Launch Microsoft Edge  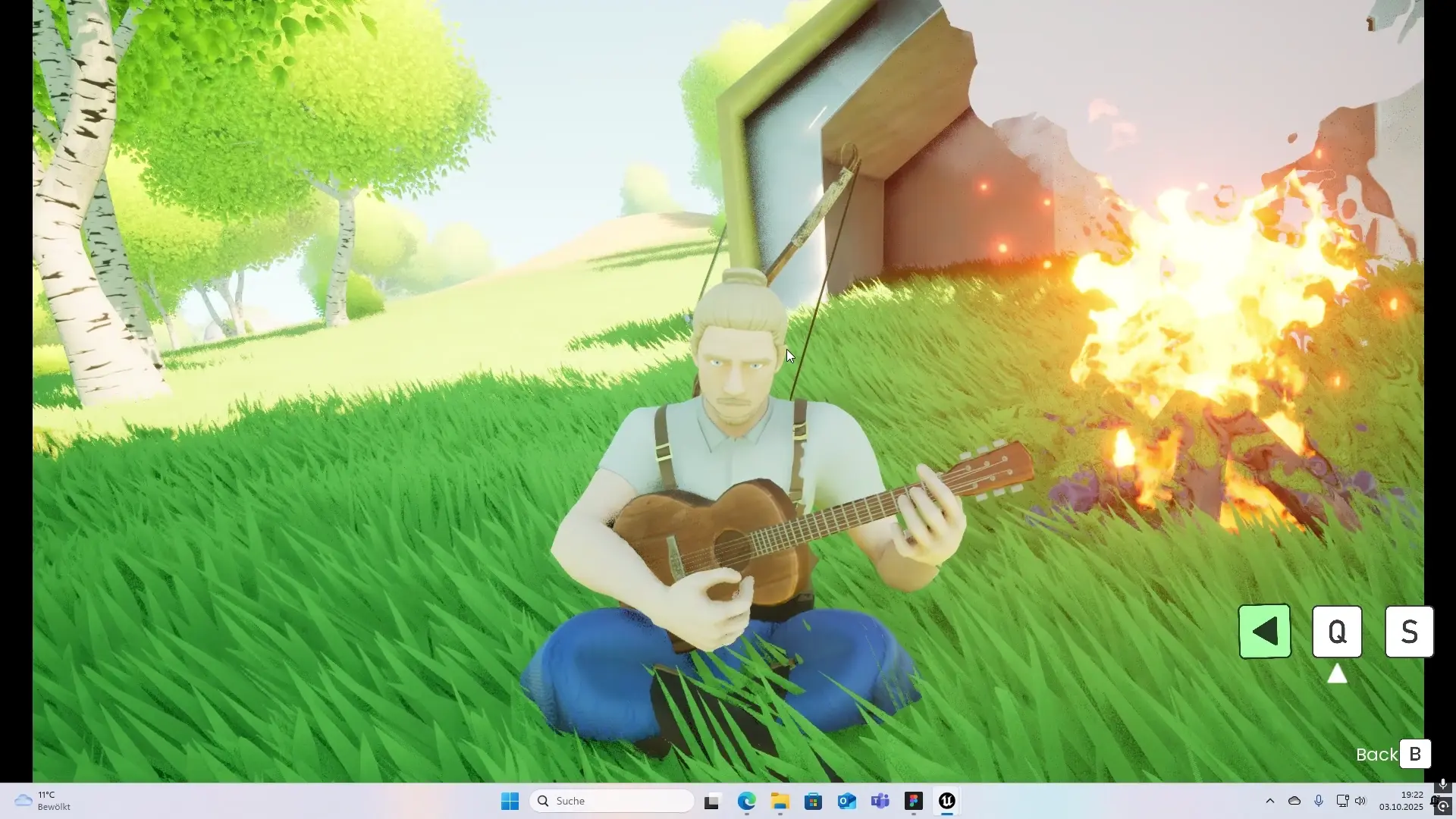747,800
